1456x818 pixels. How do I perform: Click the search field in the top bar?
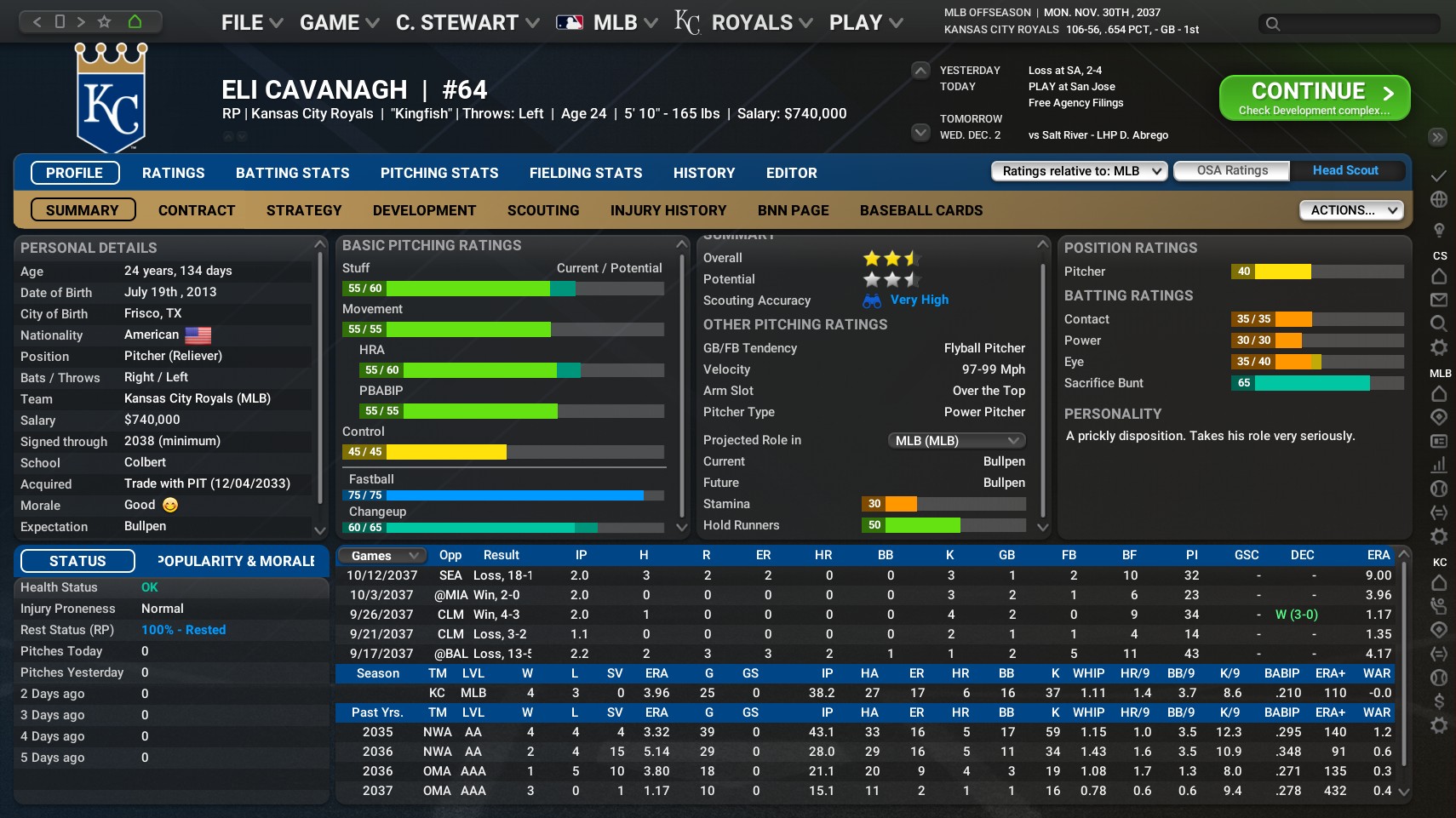pyautogui.click(x=1348, y=24)
